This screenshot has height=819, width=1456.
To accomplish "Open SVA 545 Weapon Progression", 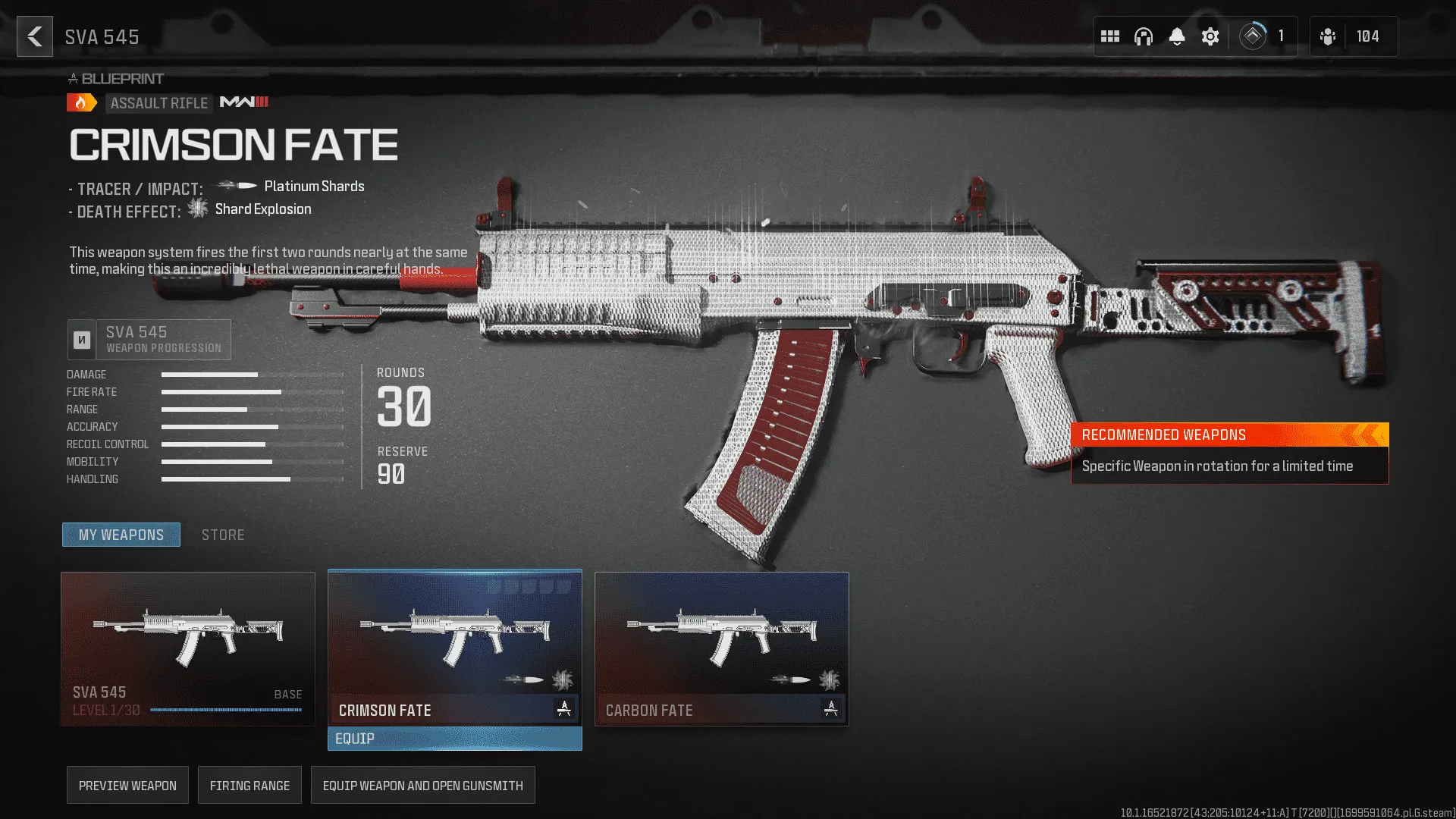I will click(x=149, y=339).
